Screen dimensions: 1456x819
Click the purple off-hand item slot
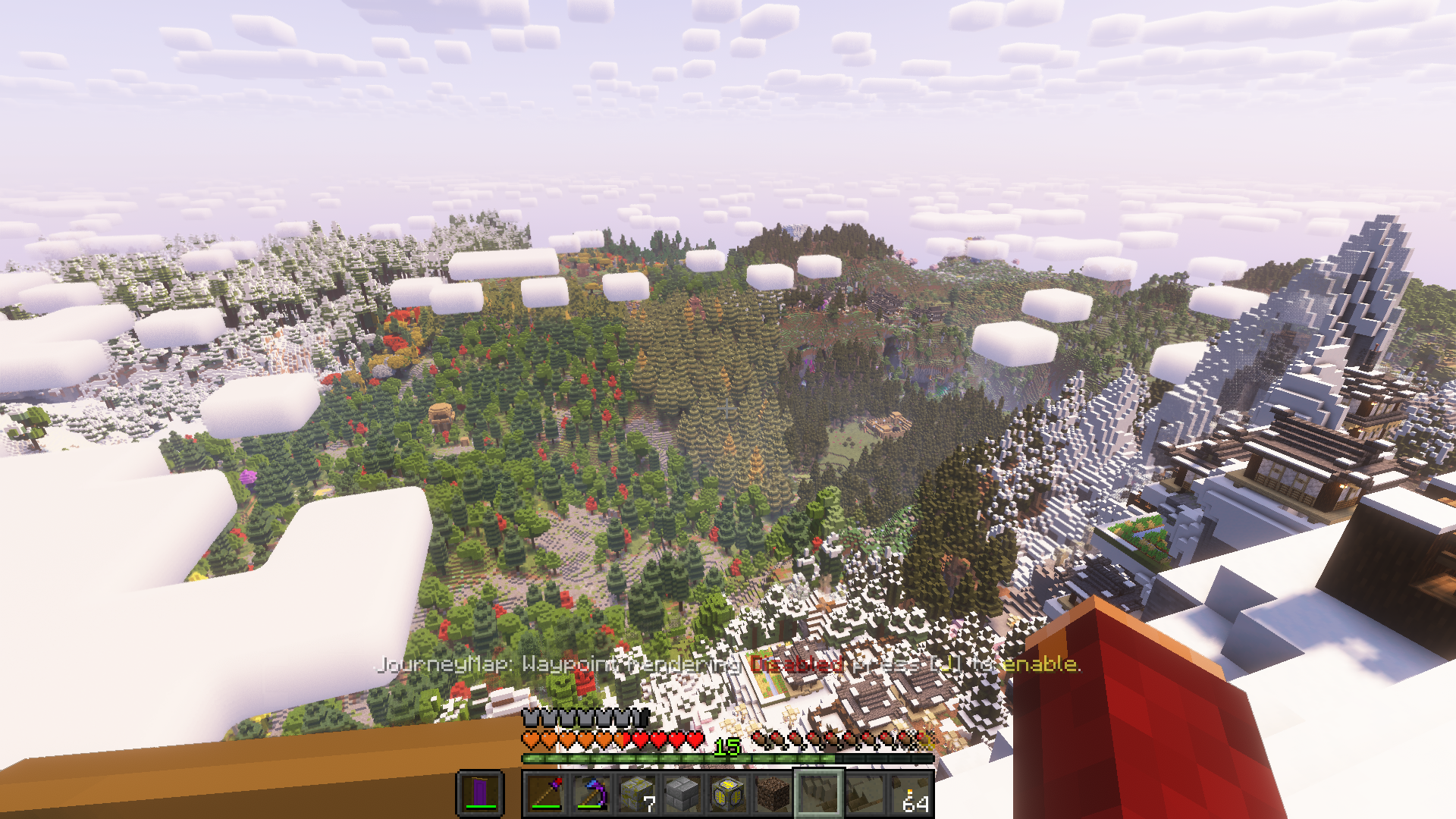480,794
